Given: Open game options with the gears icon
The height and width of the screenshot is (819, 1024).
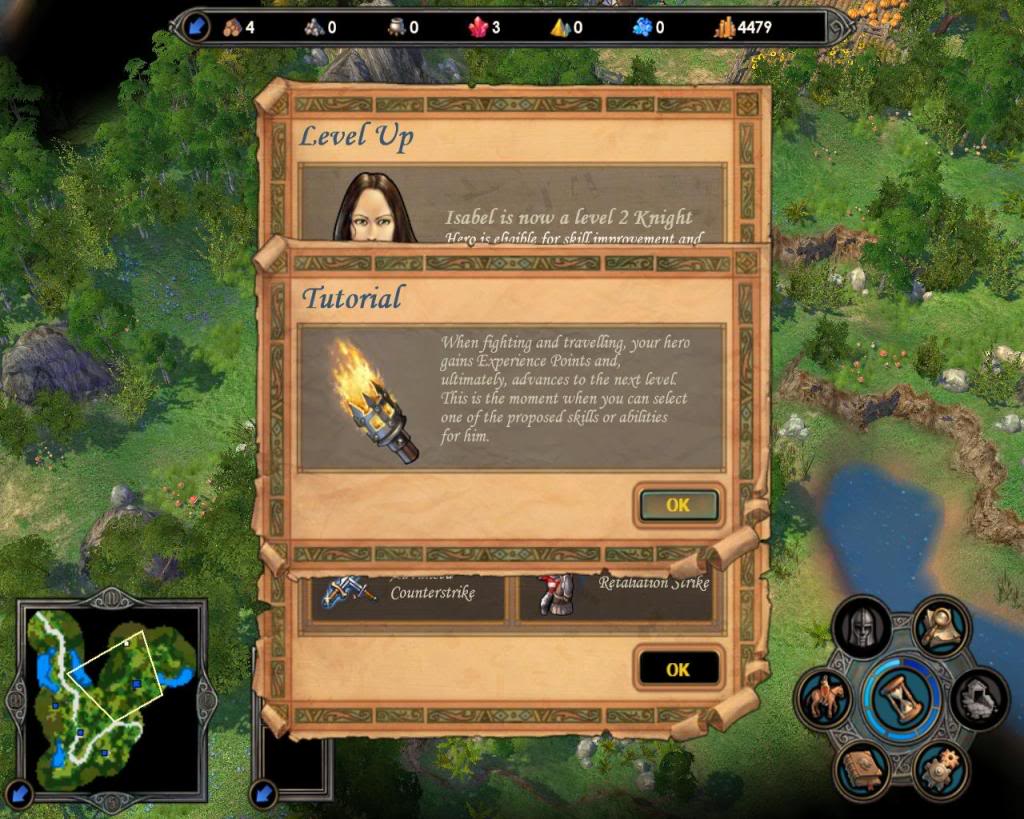Looking at the screenshot, I should pos(941,770).
